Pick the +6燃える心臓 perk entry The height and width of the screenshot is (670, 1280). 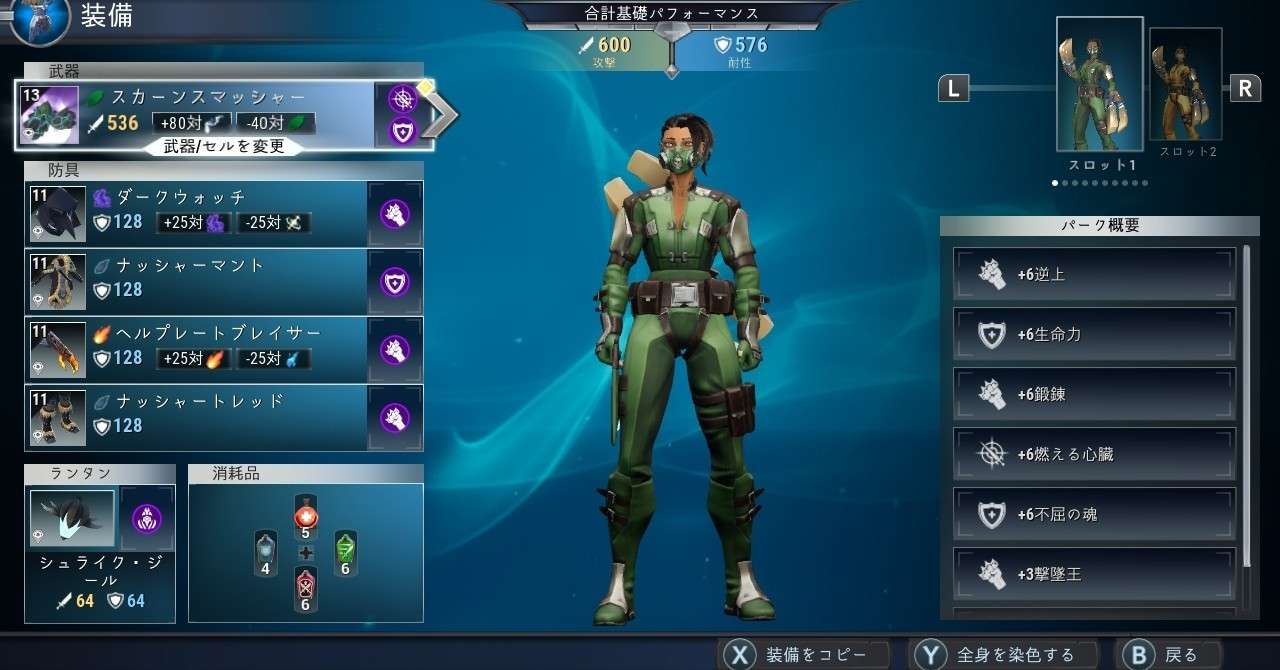point(1094,454)
